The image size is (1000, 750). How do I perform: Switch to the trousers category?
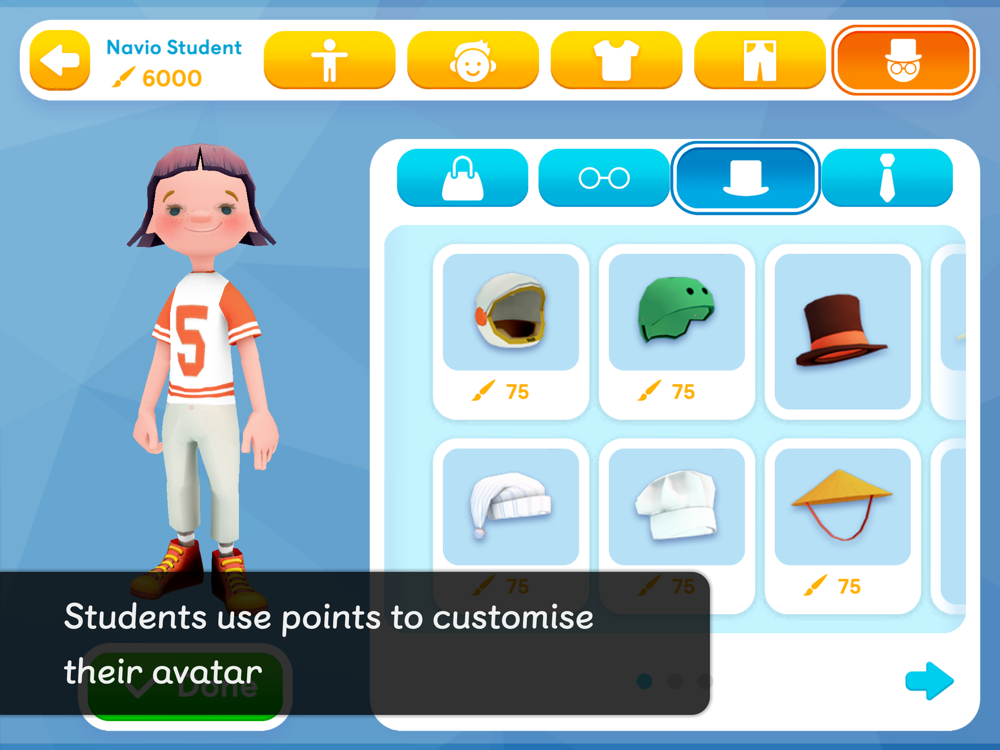760,60
